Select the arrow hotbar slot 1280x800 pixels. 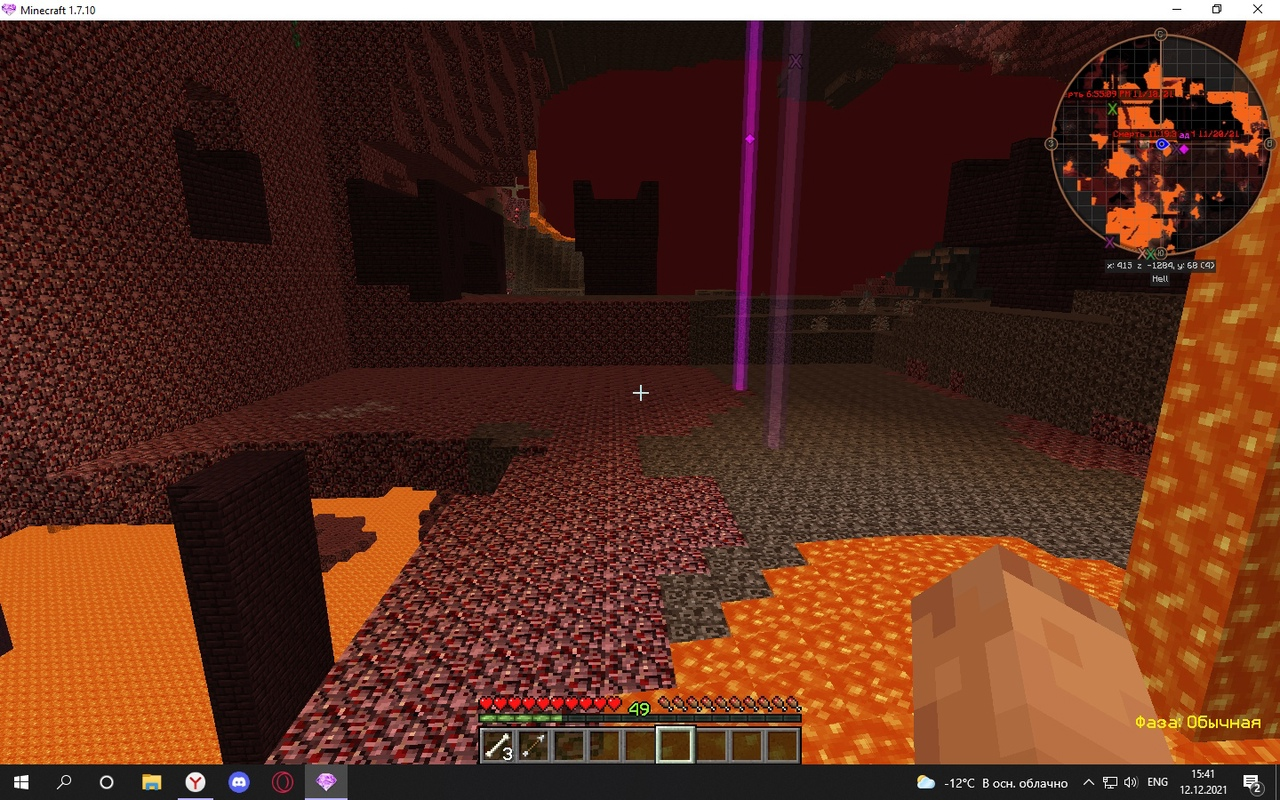[533, 746]
